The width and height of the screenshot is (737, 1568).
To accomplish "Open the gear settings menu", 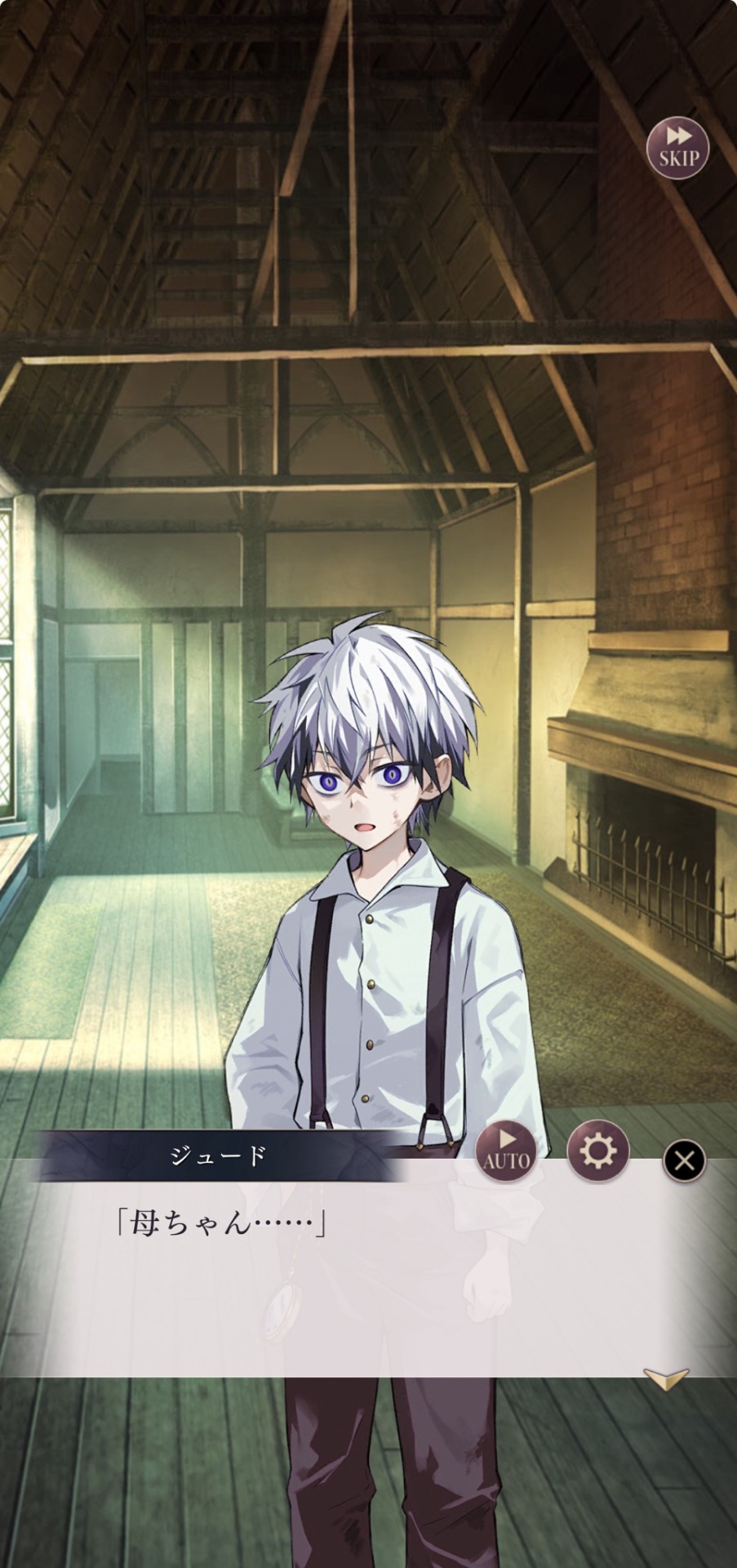I will pos(597,1151).
